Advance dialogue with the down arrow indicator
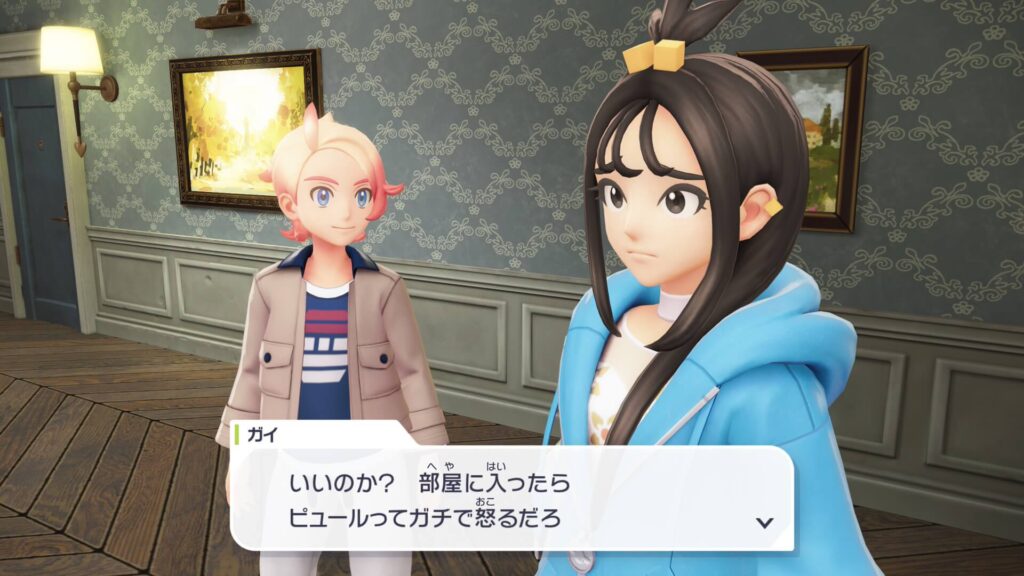Screen dimensions: 1024x576 click(x=765, y=522)
